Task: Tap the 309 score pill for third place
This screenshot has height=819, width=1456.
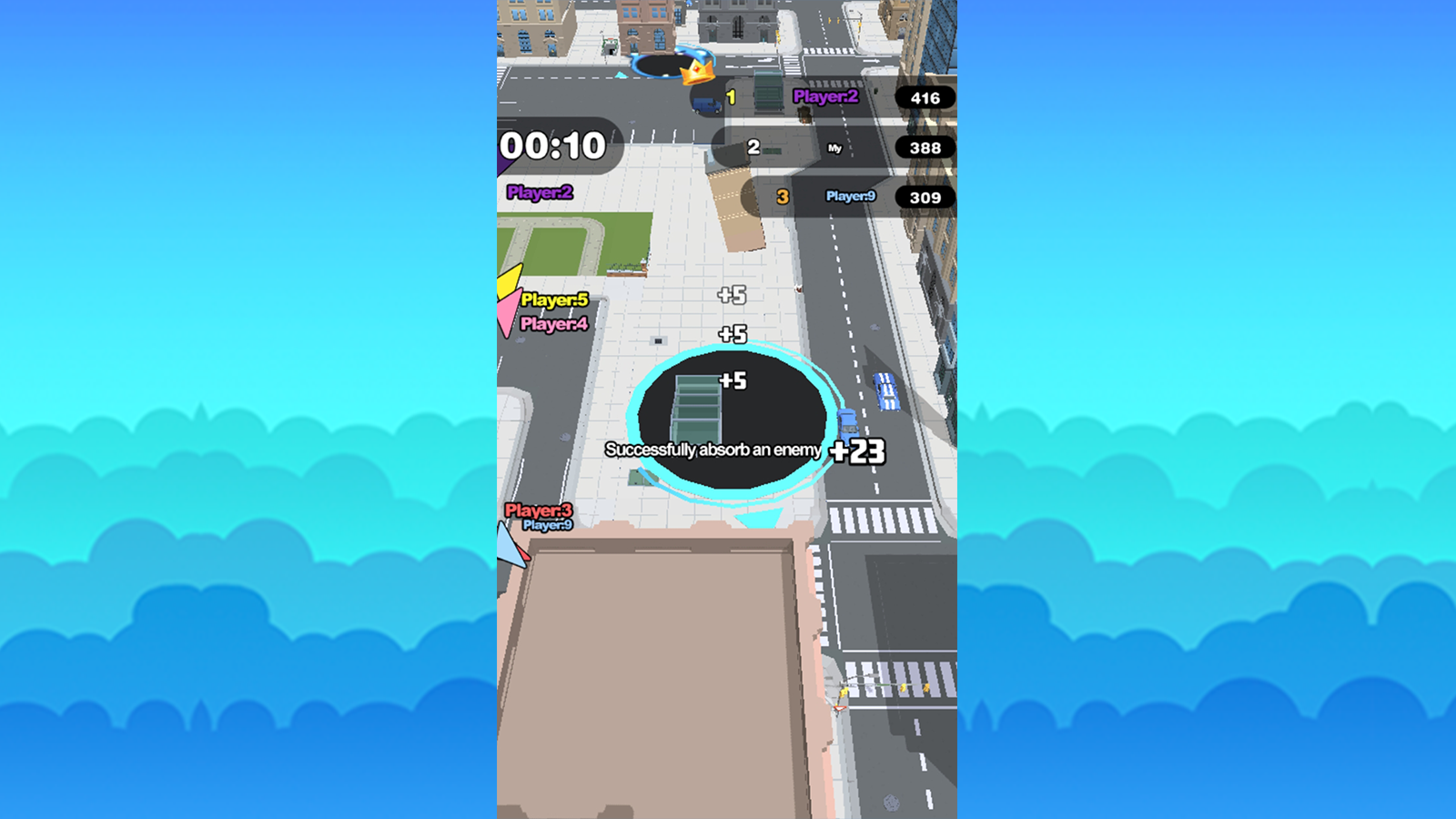Action: tap(923, 197)
